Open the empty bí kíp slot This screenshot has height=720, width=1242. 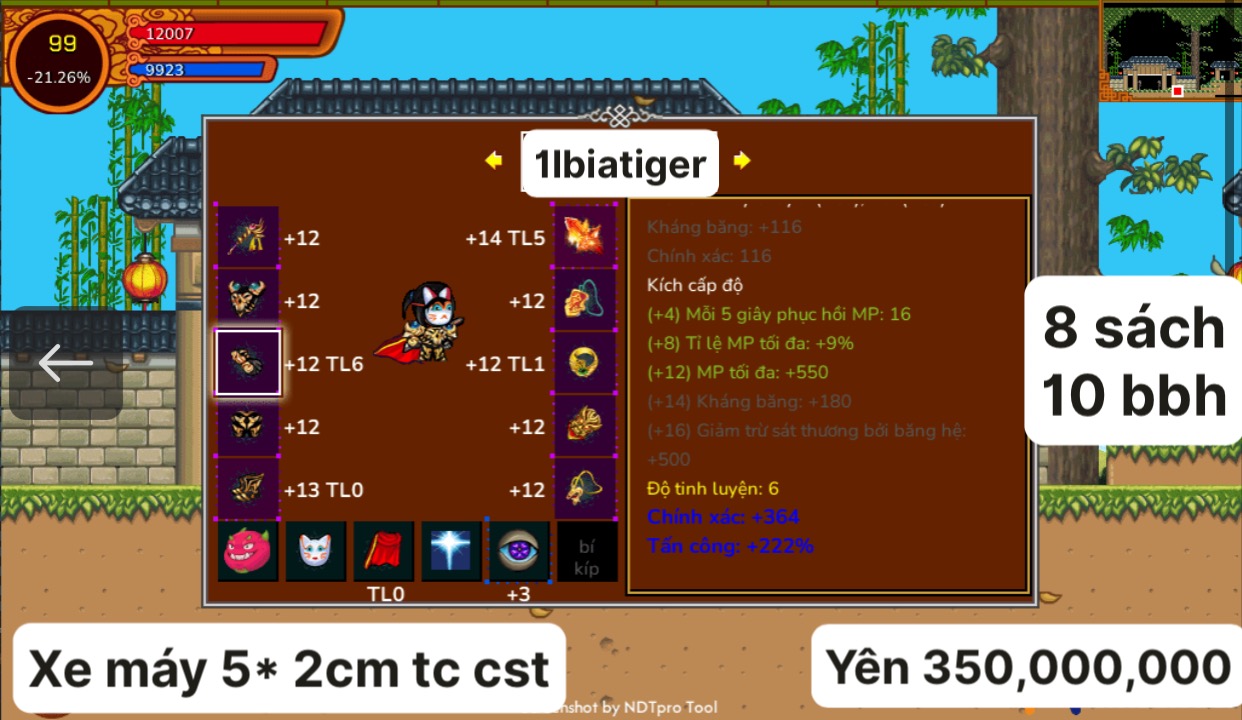(x=587, y=551)
